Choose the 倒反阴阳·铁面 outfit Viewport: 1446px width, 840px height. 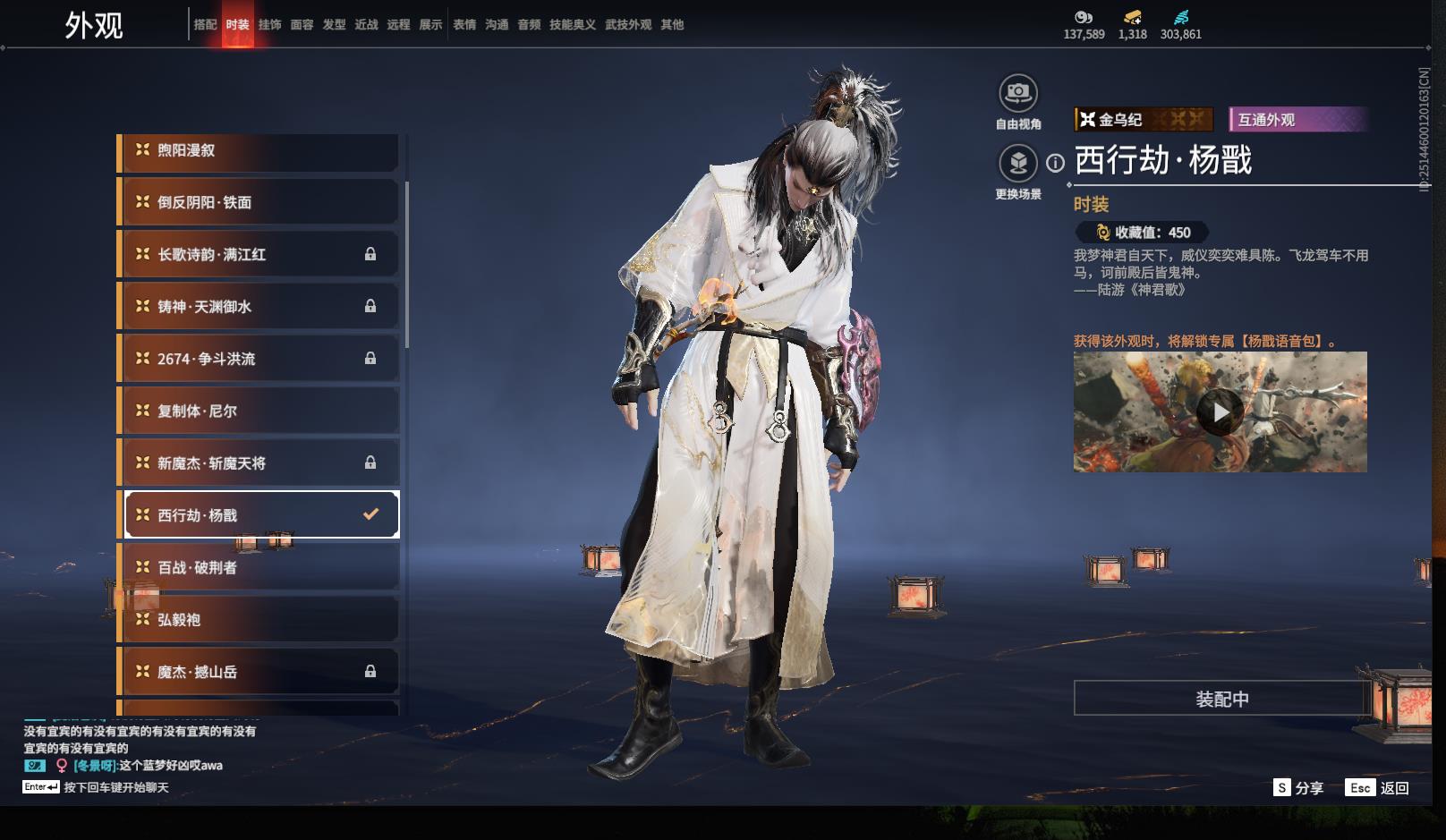pos(259,202)
